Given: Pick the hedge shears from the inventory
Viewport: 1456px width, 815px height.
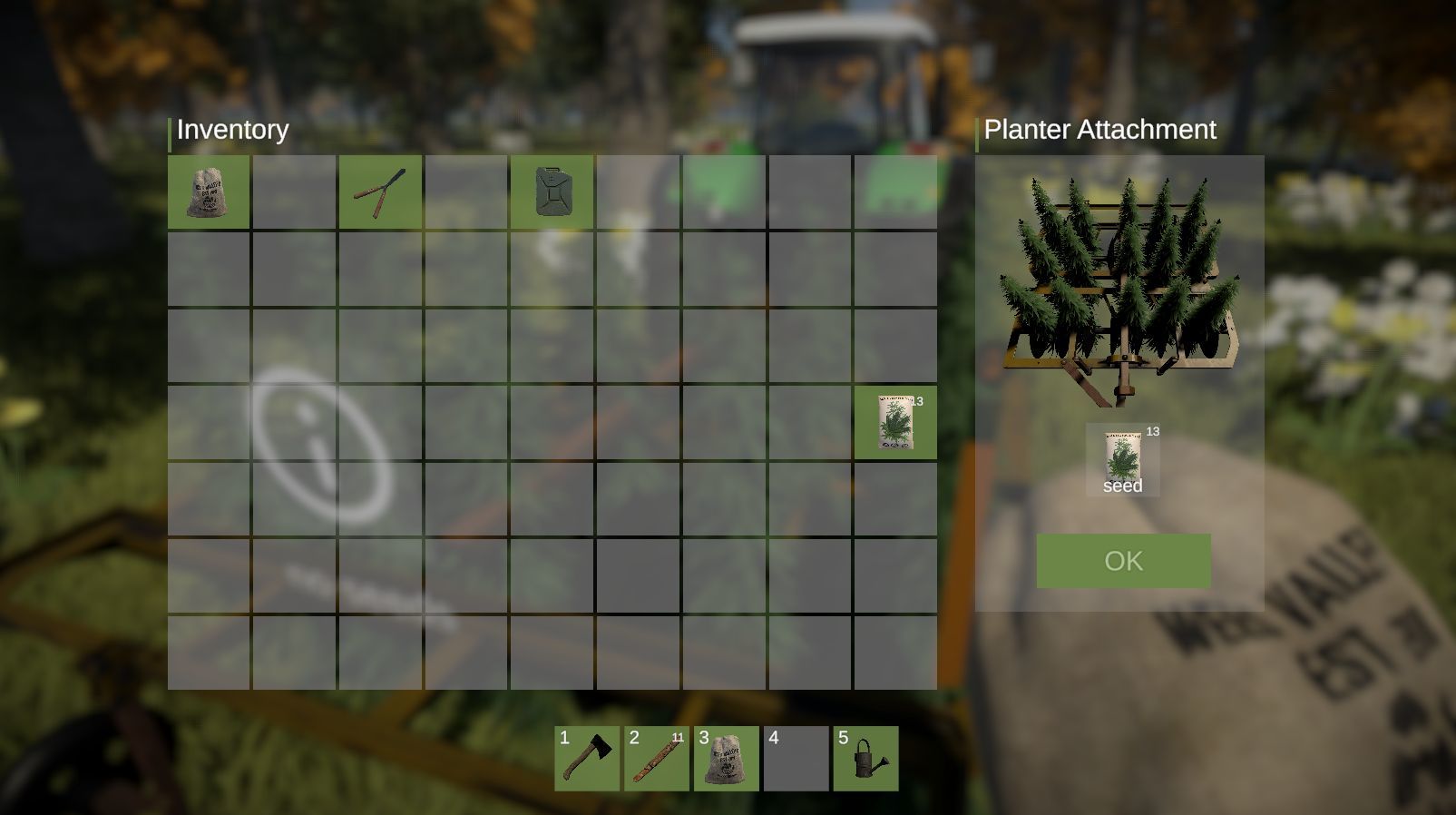Looking at the screenshot, I should tap(380, 193).
